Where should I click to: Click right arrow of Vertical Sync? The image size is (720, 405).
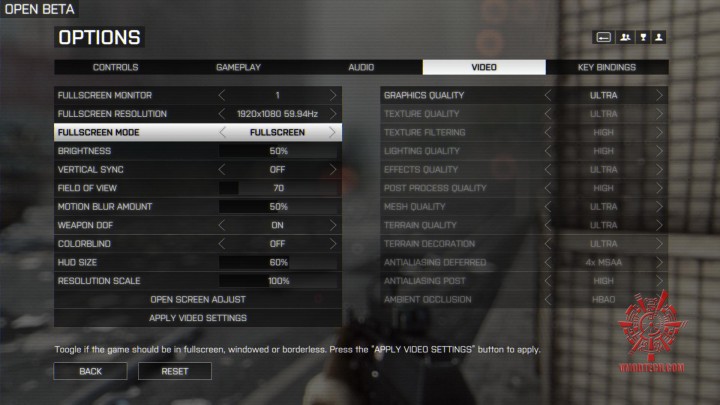click(332, 170)
